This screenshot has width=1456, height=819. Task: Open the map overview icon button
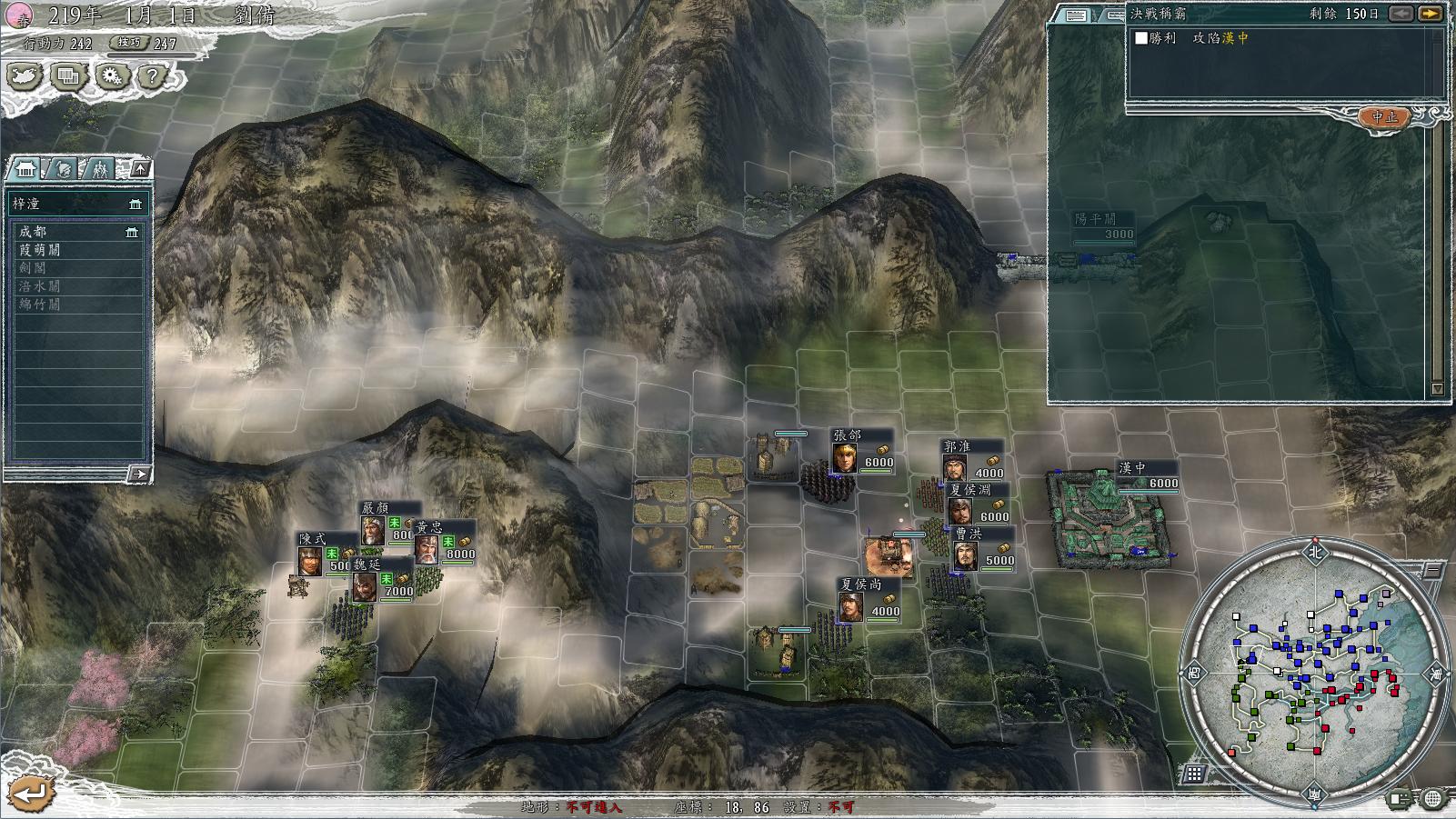[25, 75]
